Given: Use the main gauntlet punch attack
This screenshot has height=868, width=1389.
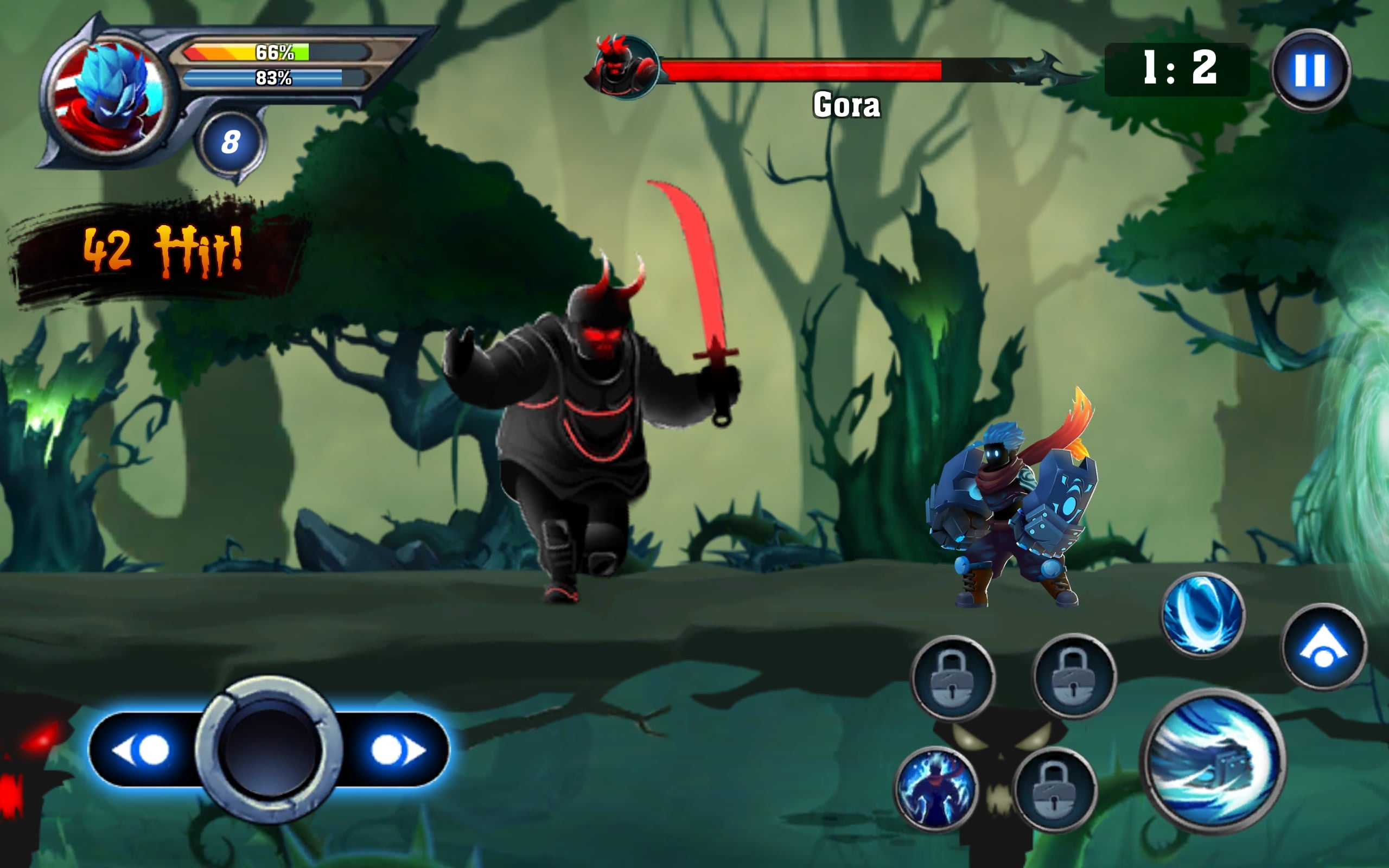Looking at the screenshot, I should [x=1213, y=761].
